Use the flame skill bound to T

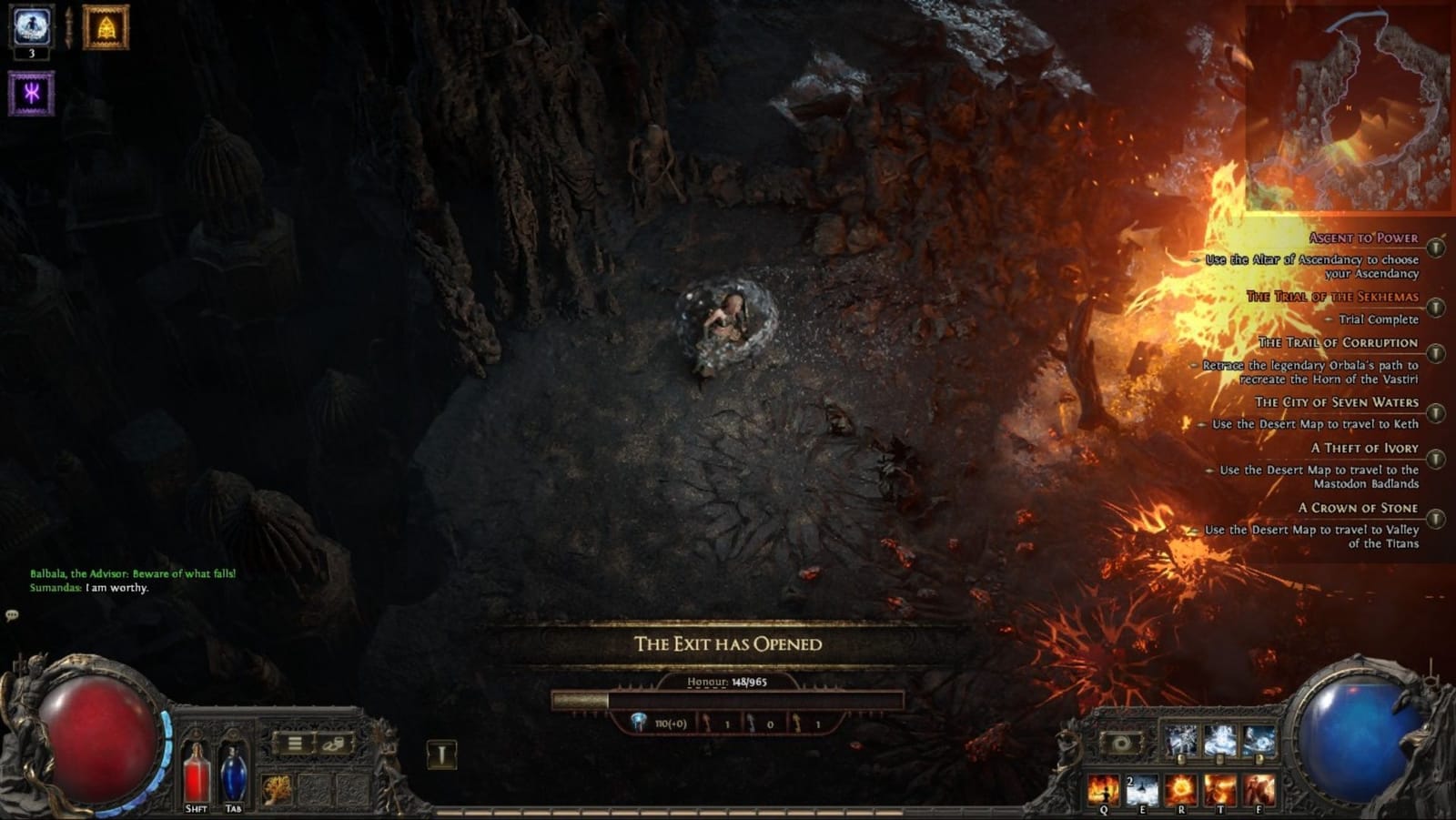[1218, 789]
